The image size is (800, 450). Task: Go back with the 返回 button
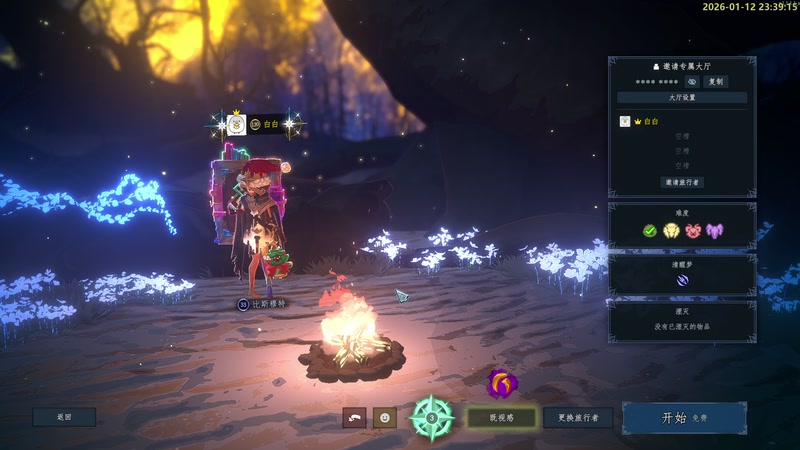(64, 417)
